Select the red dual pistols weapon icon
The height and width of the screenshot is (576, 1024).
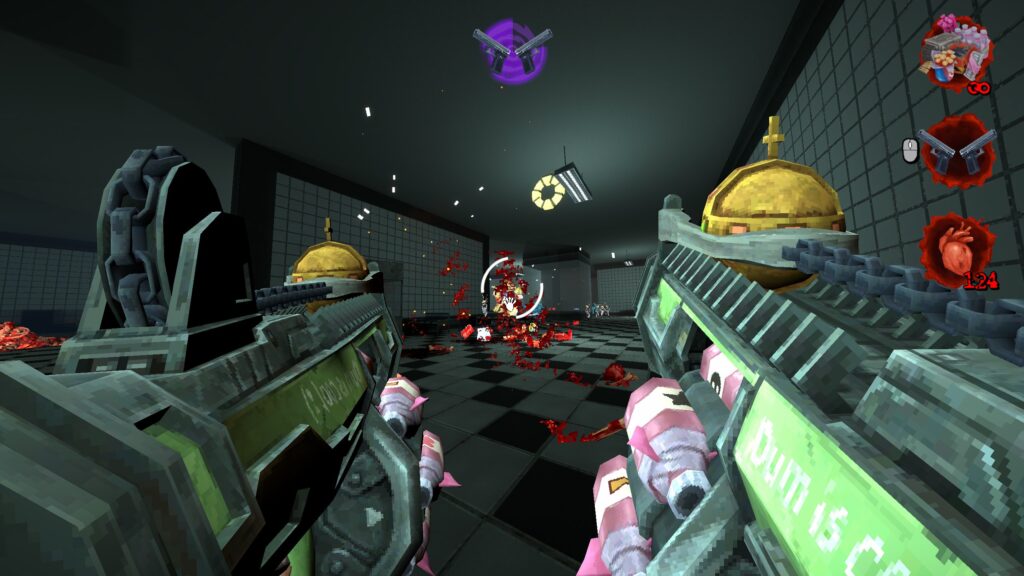pos(957,150)
